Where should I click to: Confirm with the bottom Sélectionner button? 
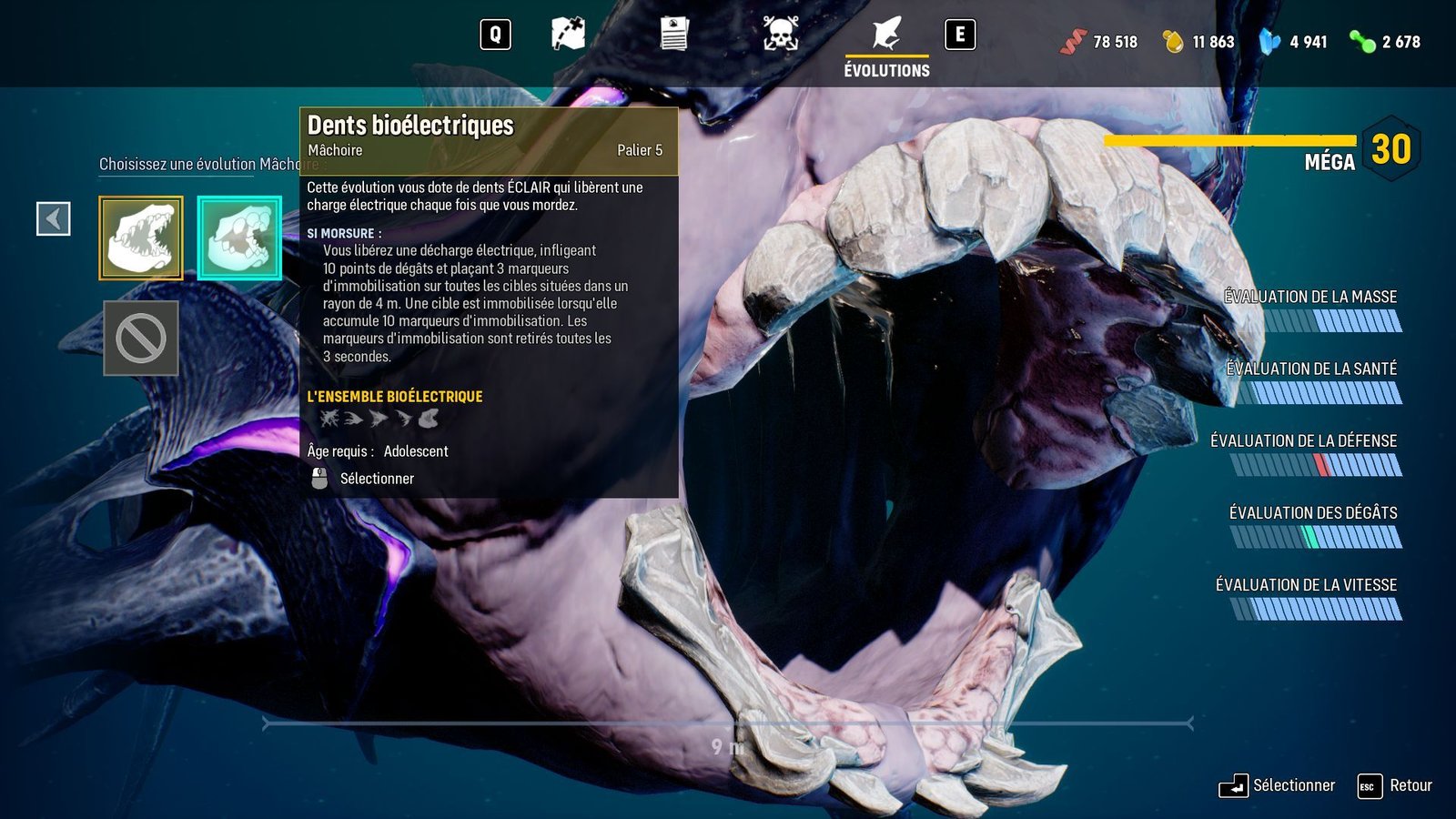(x=1279, y=785)
